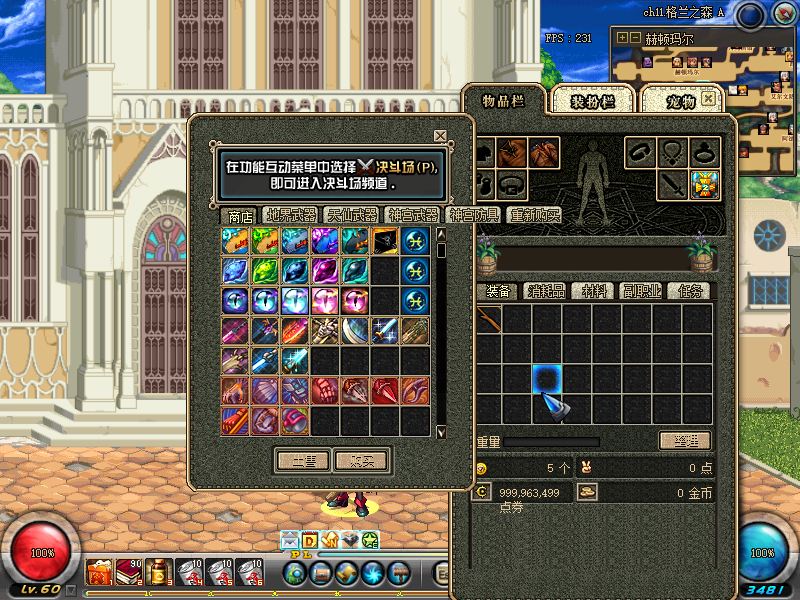The height and width of the screenshot is (600, 800).
Task: Open the 副职业 sub-profession category
Action: click(x=642, y=291)
